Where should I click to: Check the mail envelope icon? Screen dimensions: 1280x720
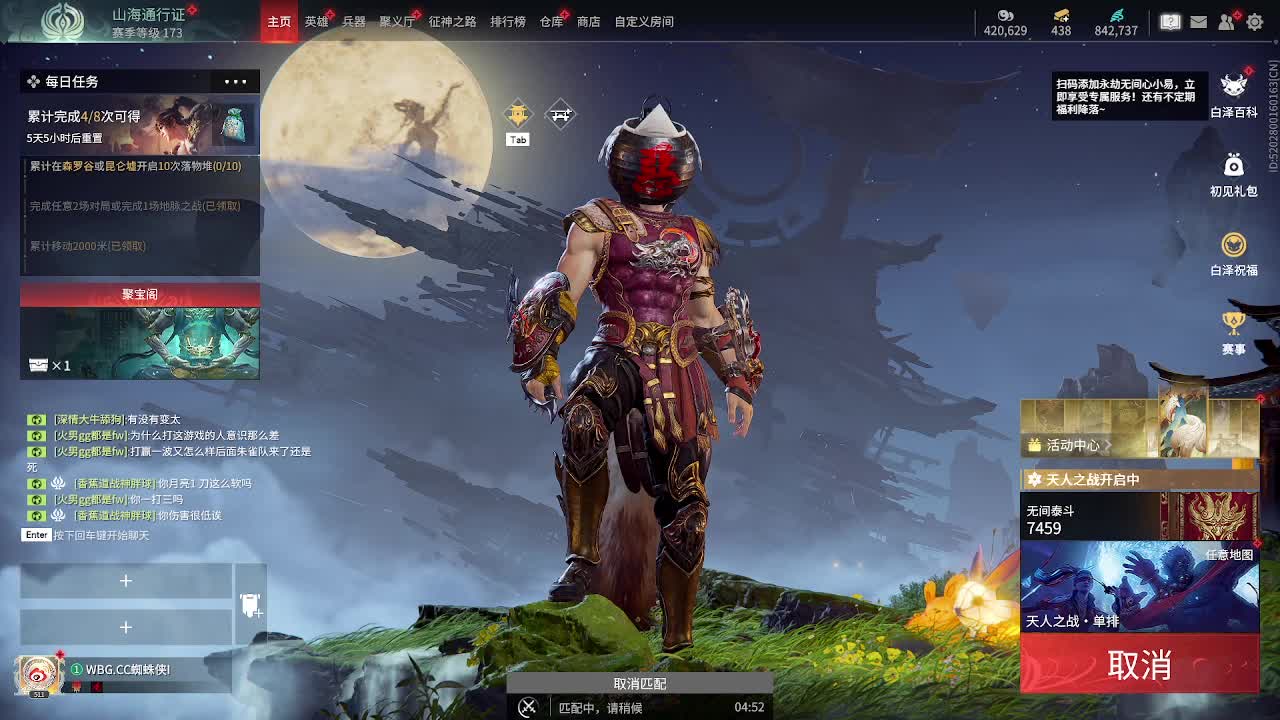1198,21
